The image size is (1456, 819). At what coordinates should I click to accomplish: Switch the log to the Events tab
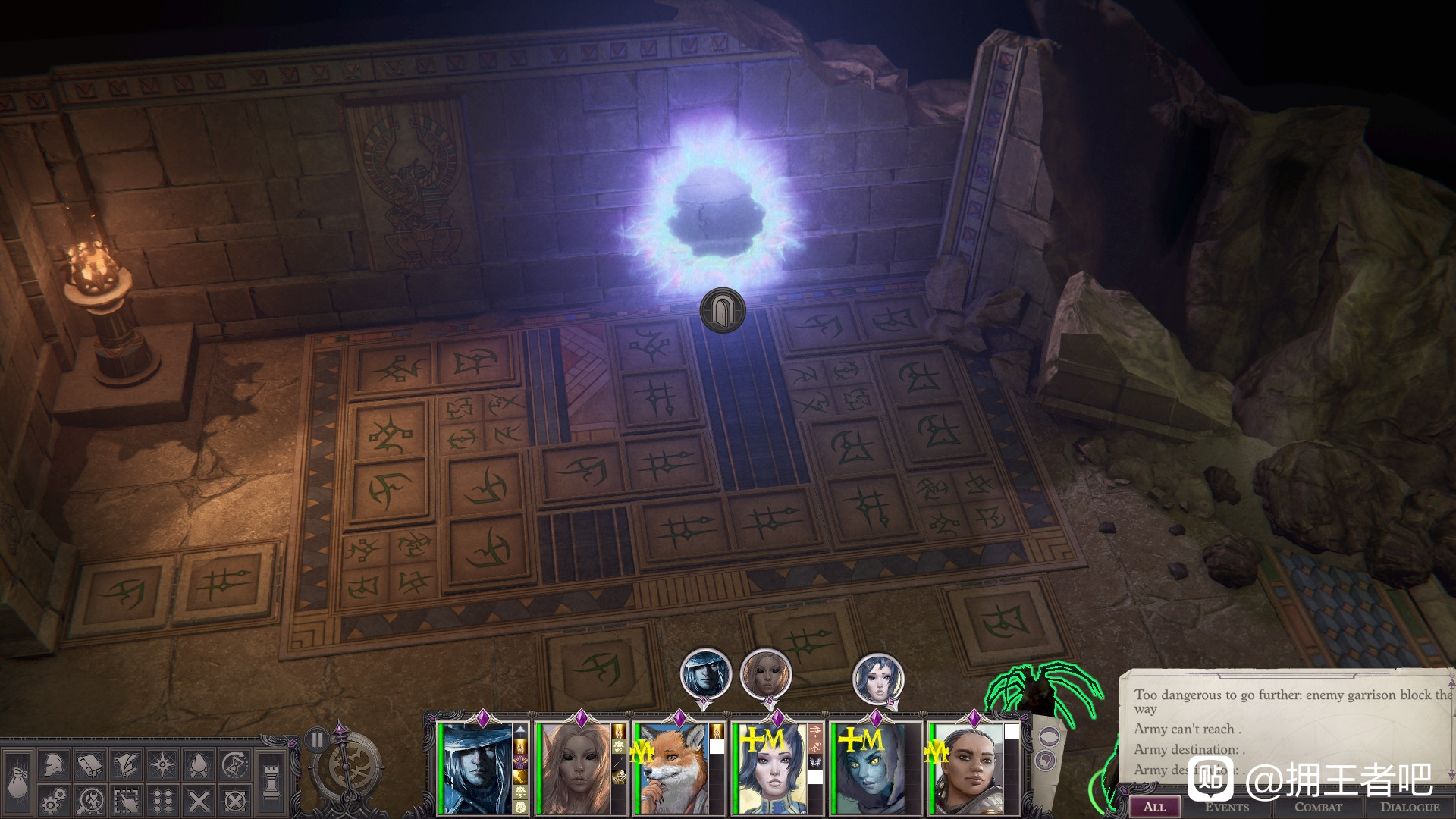[1226, 807]
